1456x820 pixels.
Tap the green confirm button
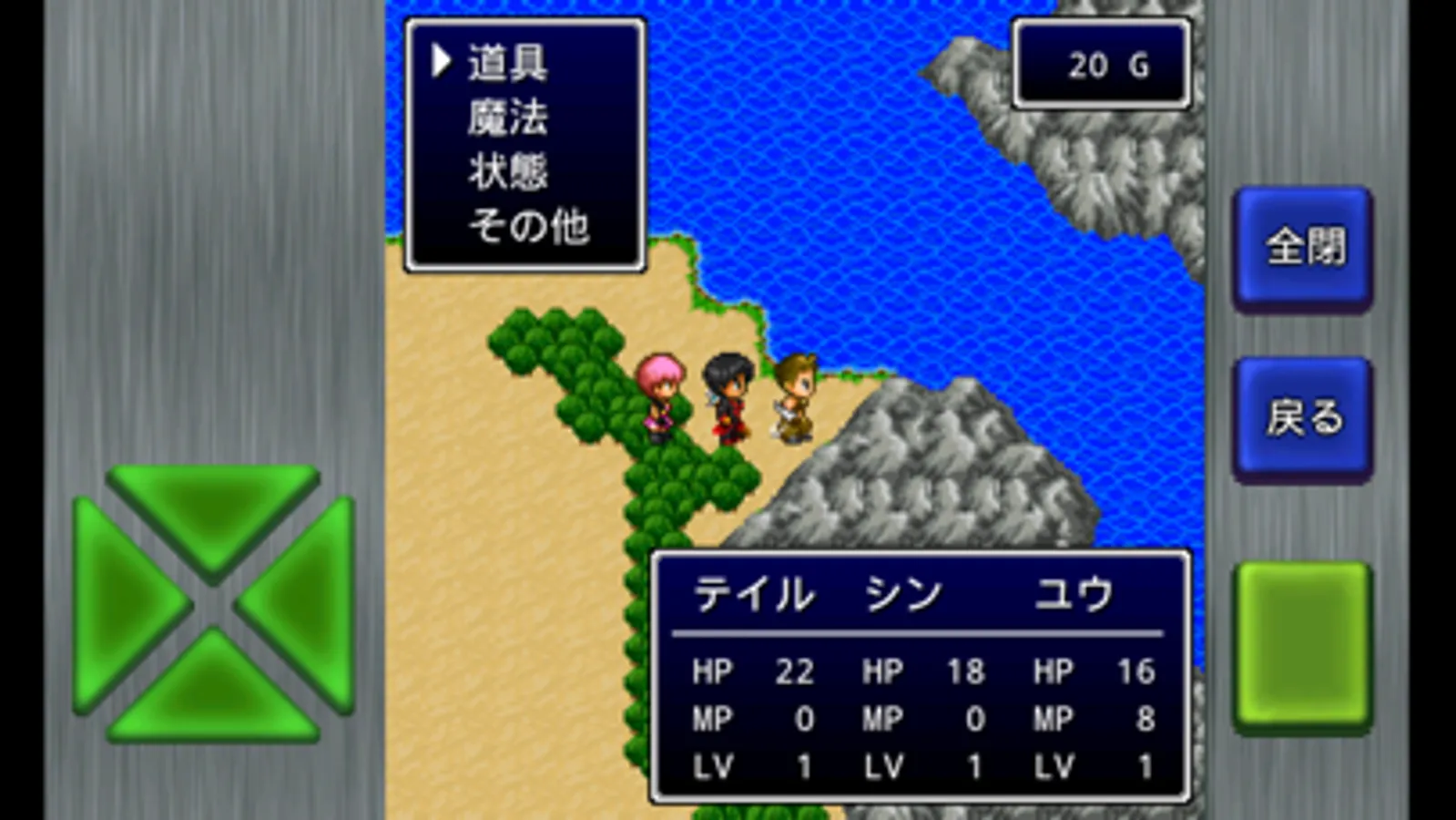click(x=1302, y=647)
